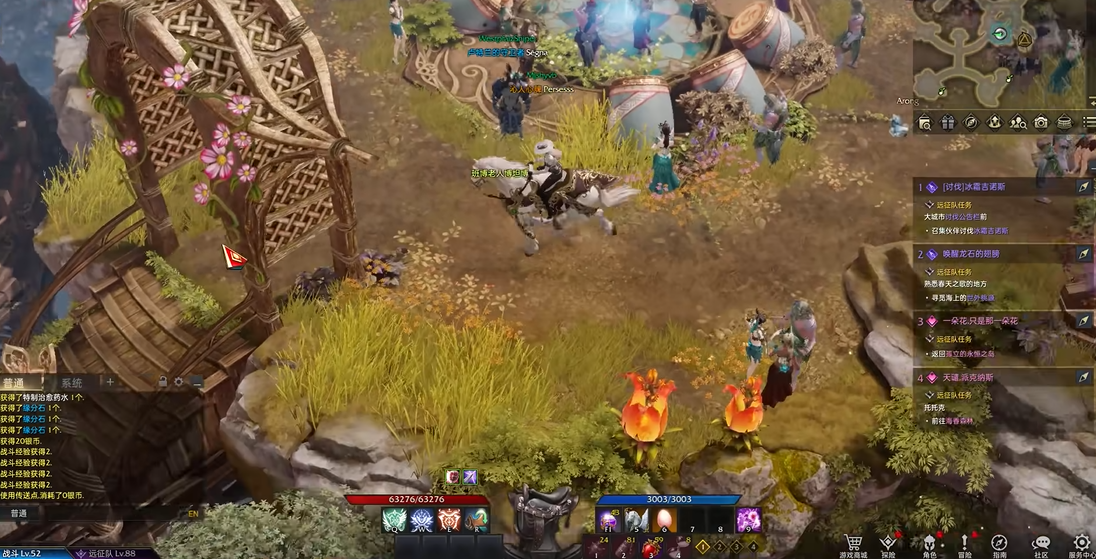Activate the purple burst item in slot 9
This screenshot has width=1096, height=559.
[x=748, y=520]
